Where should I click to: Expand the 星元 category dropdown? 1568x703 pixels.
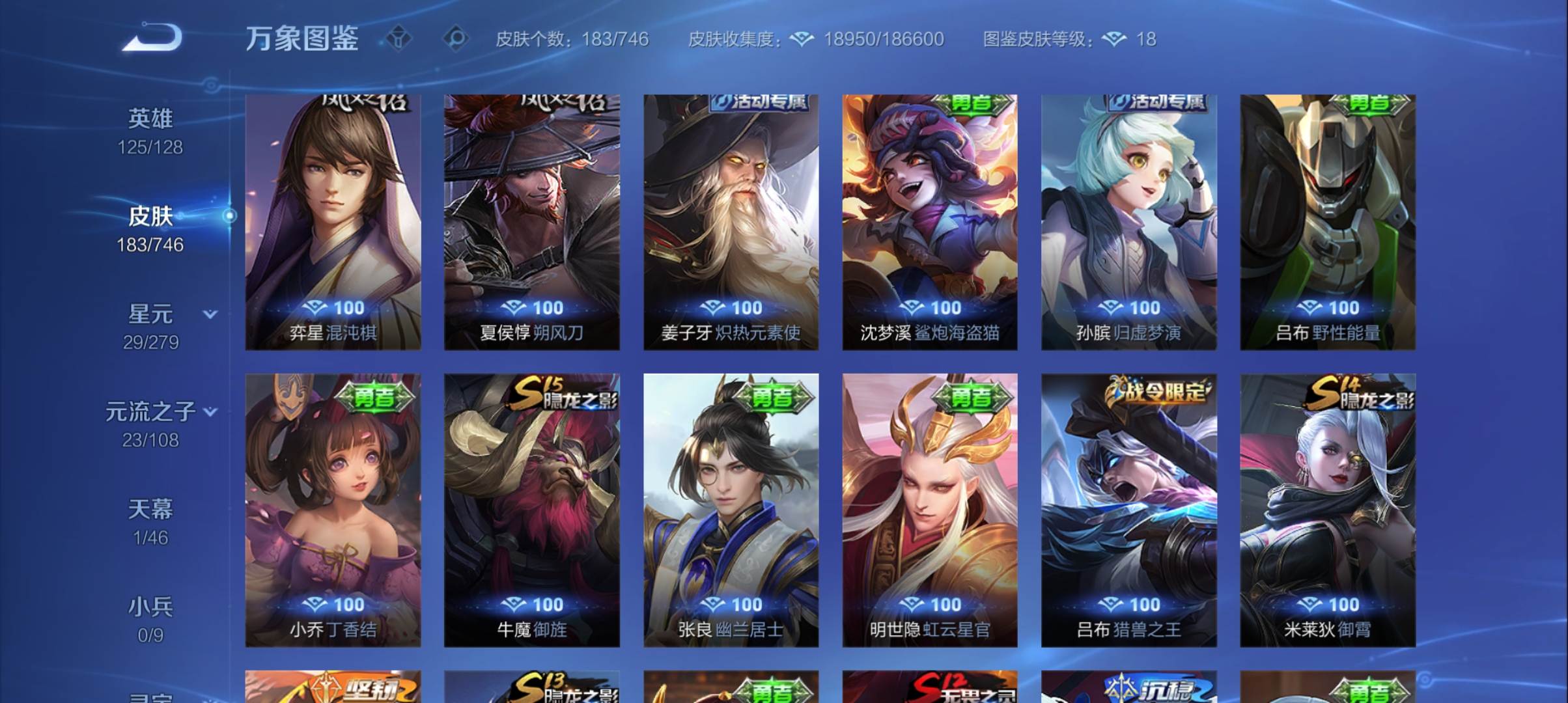click(x=210, y=314)
